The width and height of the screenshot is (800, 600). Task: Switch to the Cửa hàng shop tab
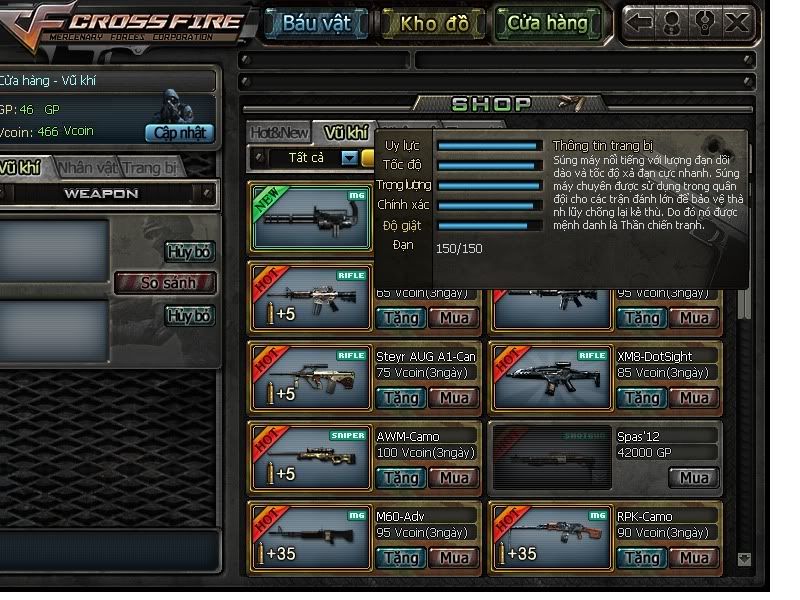547,23
